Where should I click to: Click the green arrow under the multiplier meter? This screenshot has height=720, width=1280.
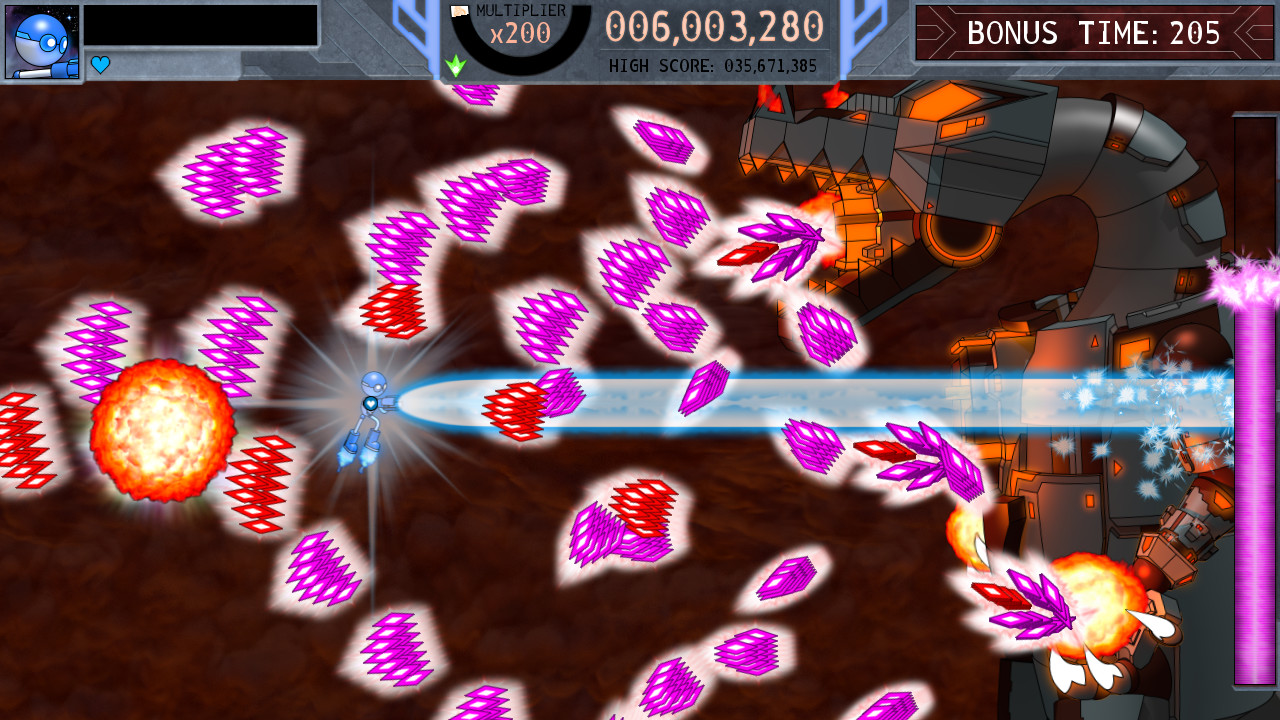coord(457,66)
